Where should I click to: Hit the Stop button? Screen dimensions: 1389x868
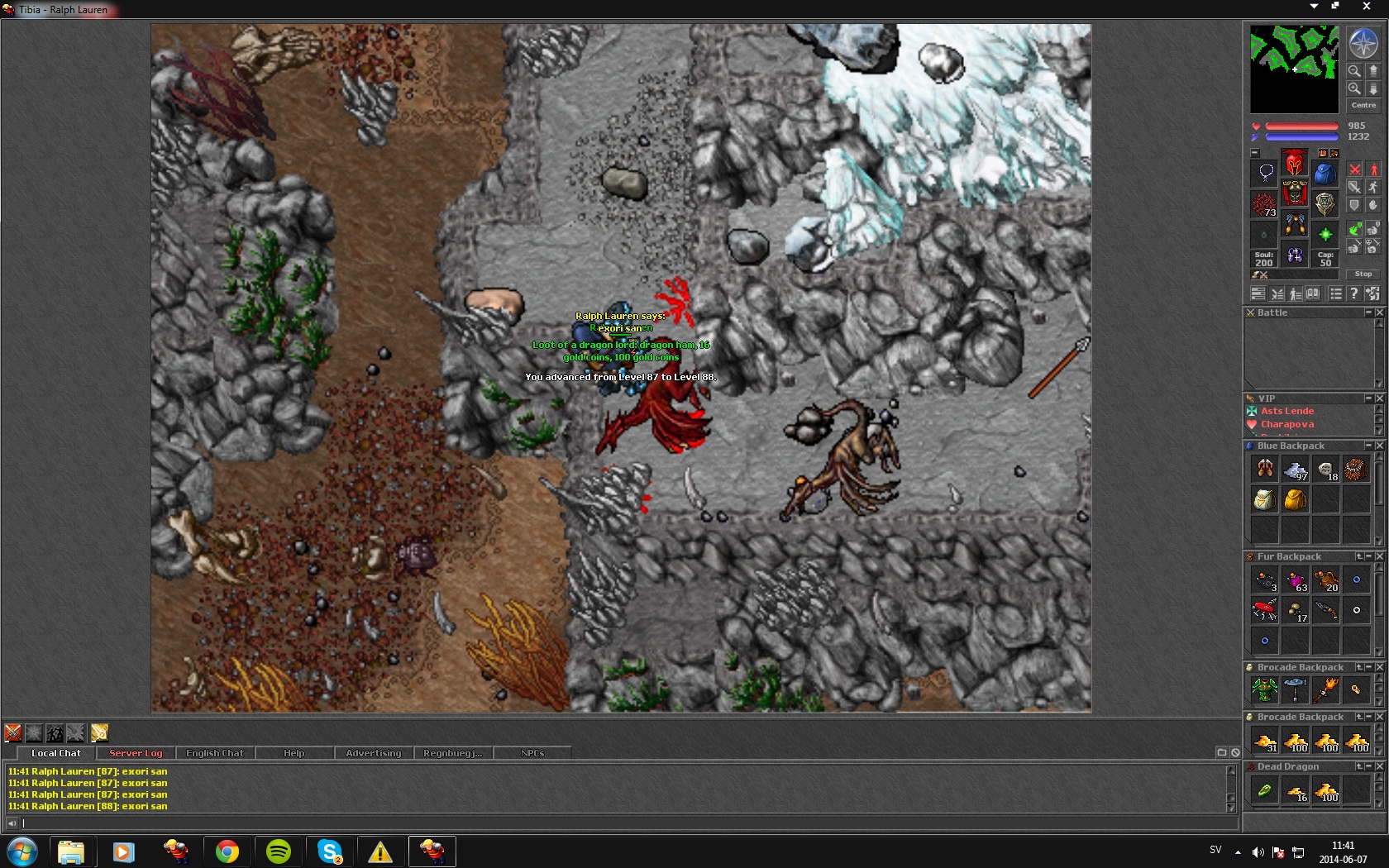tap(1363, 274)
